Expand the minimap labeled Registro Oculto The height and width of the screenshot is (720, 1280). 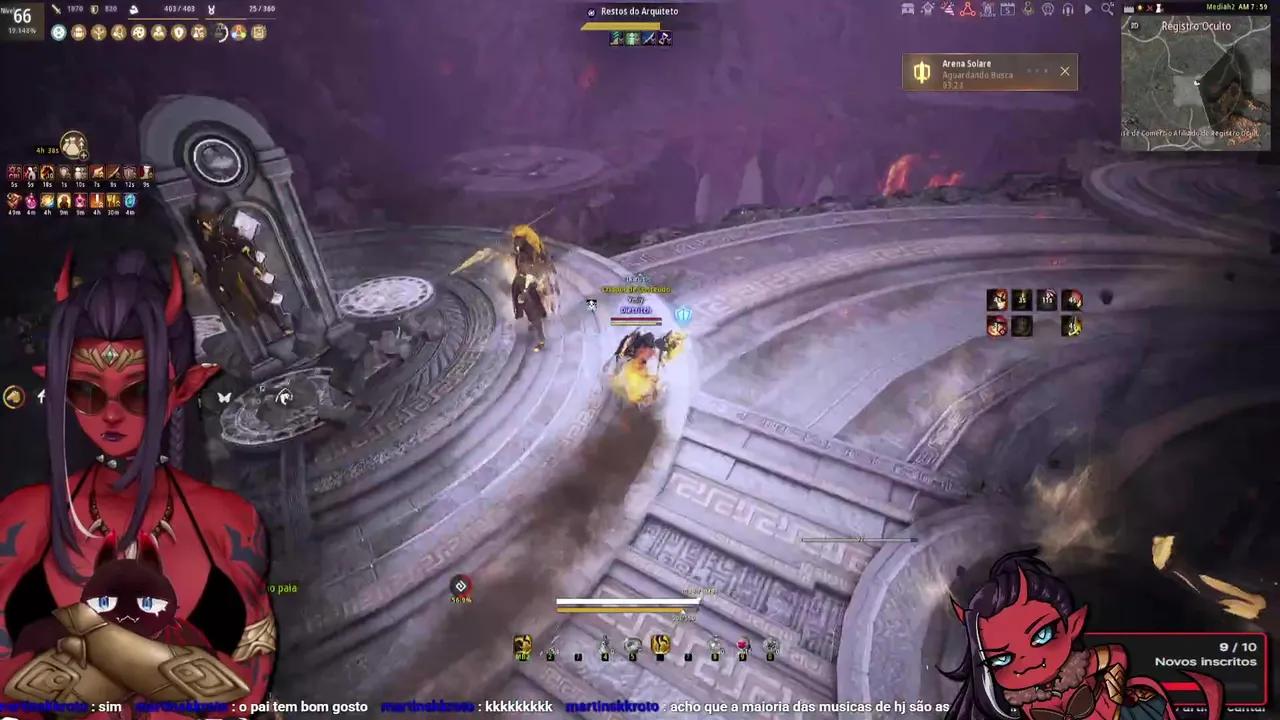coord(1196,26)
